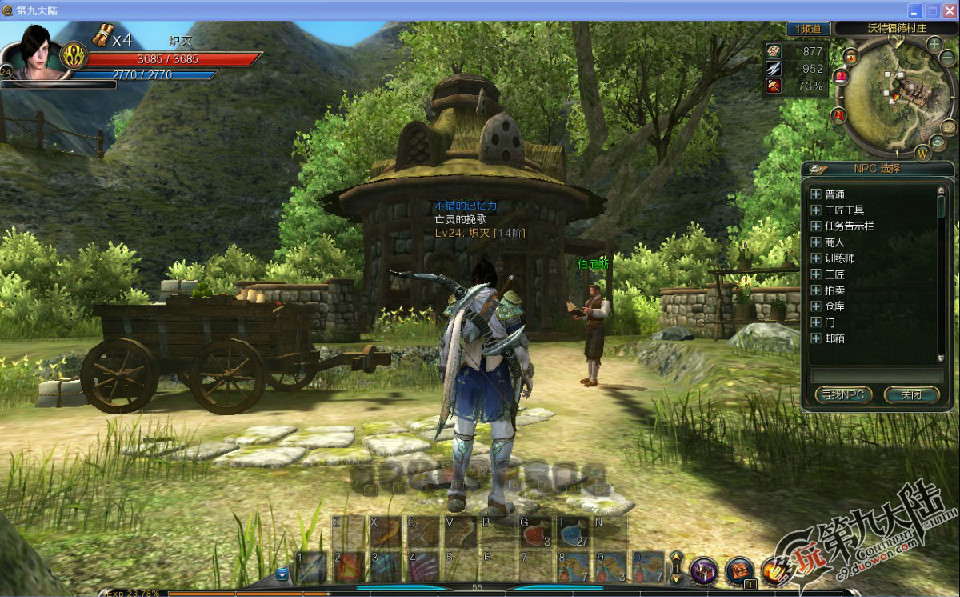Open the circular minimap
Screen dimensions: 960x597
[891, 93]
